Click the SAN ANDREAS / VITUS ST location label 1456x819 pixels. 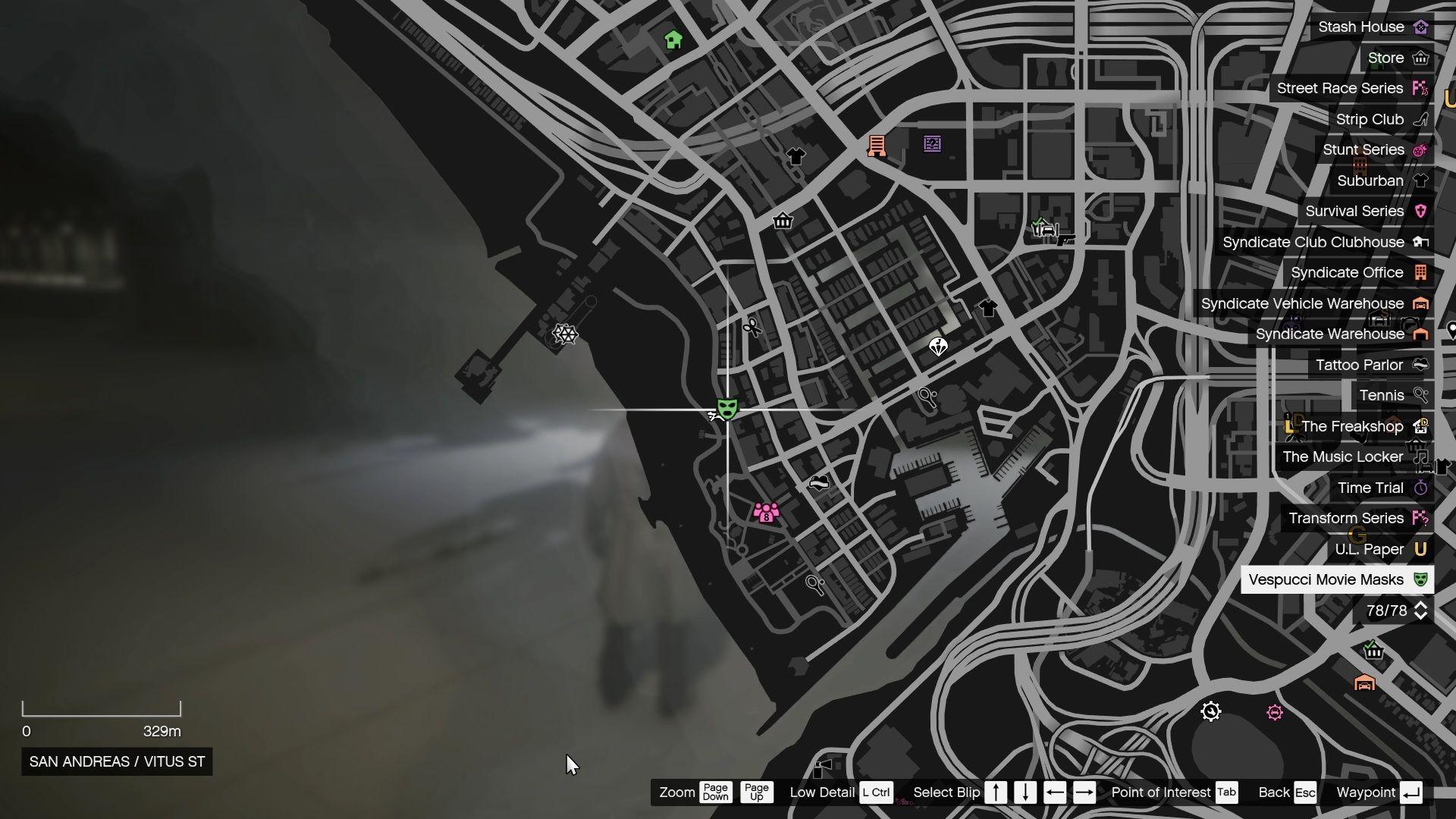point(116,762)
